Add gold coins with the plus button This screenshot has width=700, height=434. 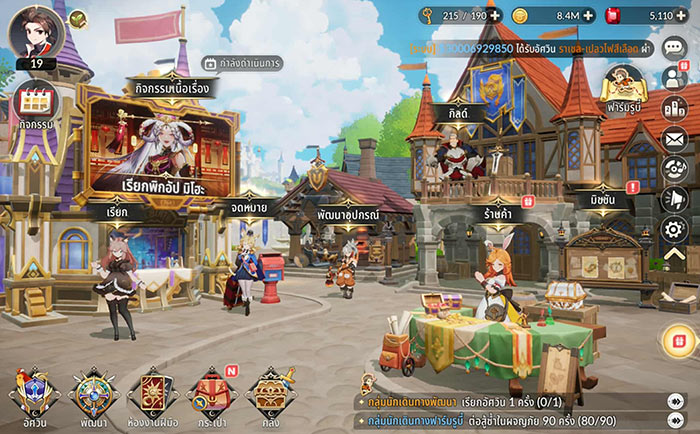click(x=588, y=15)
